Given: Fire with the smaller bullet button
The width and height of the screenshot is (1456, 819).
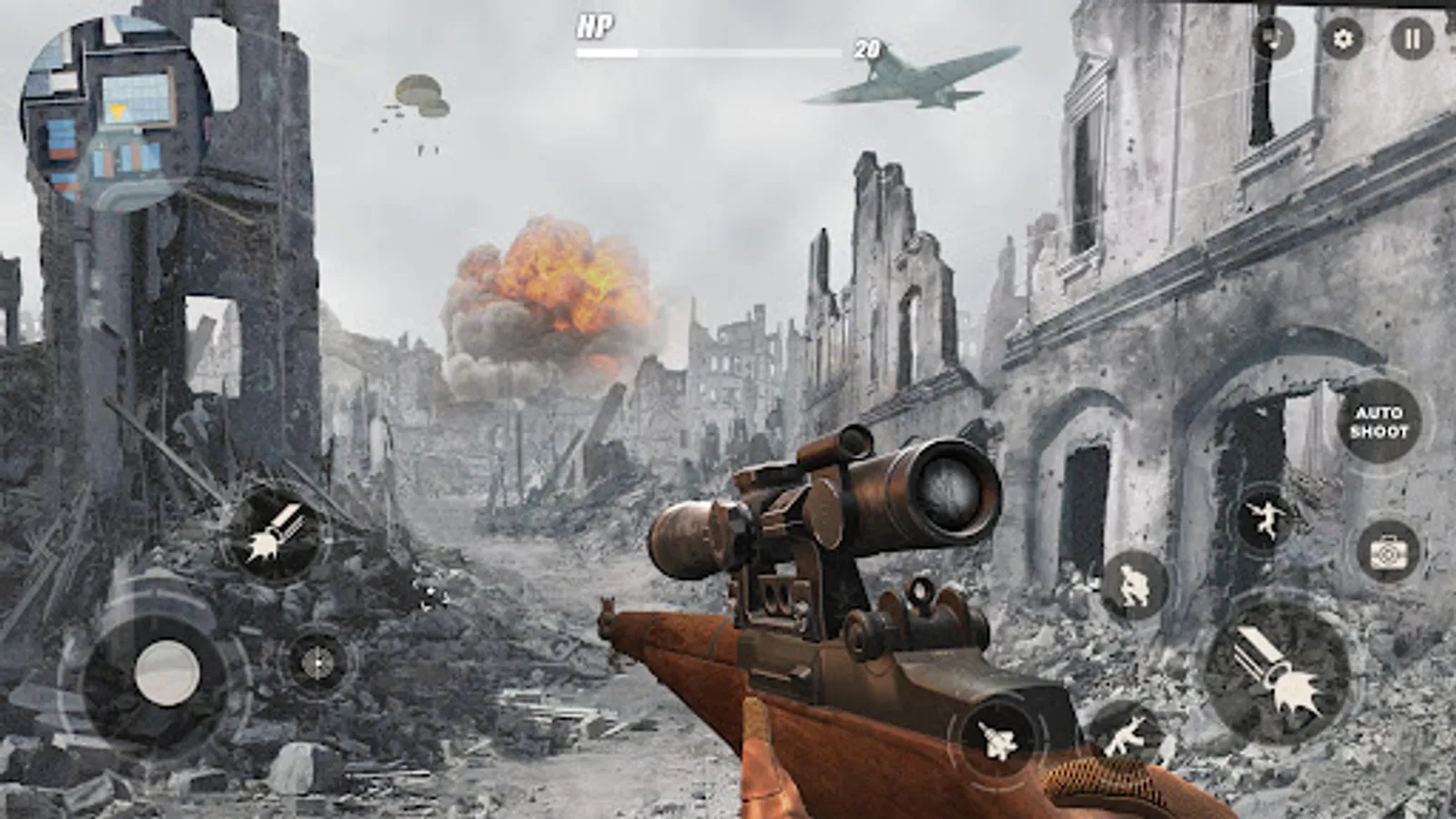Looking at the screenshot, I should [274, 532].
